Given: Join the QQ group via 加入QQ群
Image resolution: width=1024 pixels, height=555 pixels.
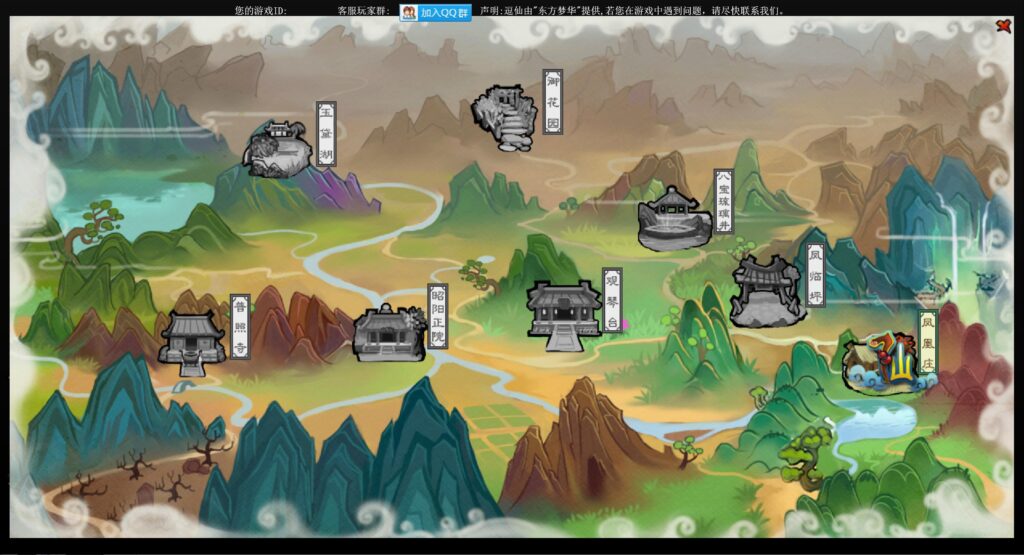Looking at the screenshot, I should (x=435, y=13).
